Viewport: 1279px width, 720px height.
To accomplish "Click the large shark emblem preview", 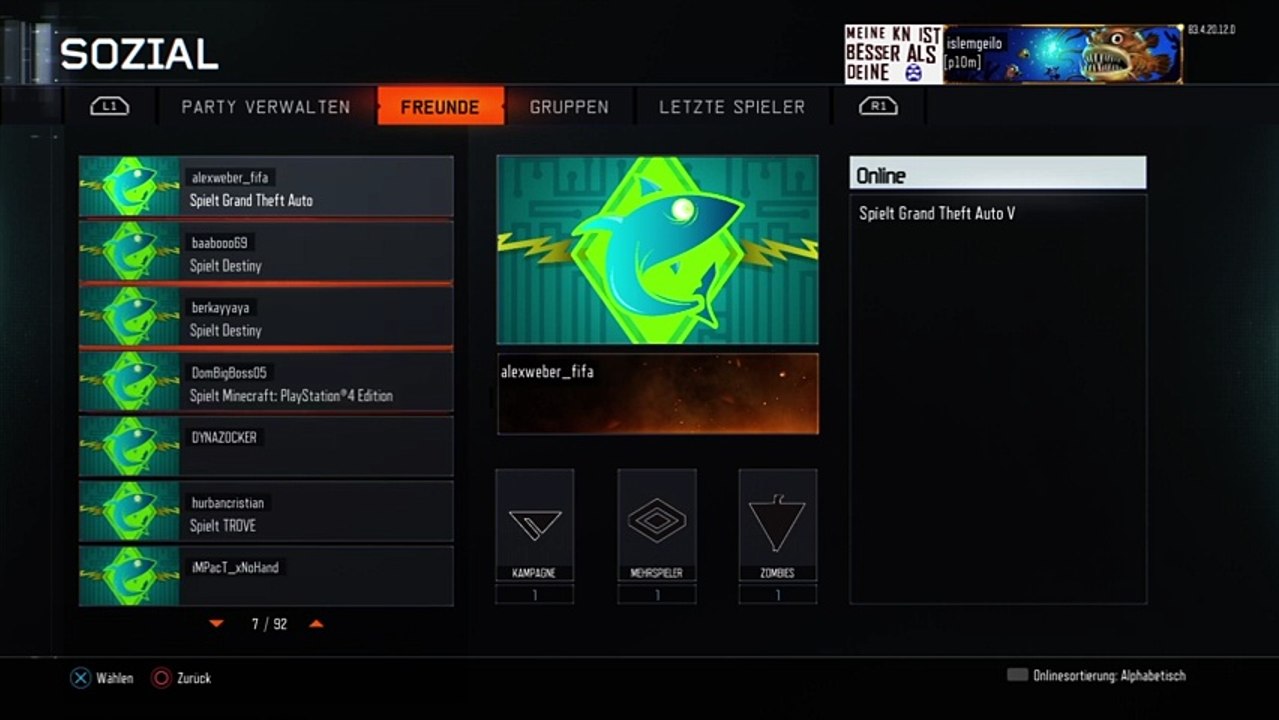I will point(657,250).
